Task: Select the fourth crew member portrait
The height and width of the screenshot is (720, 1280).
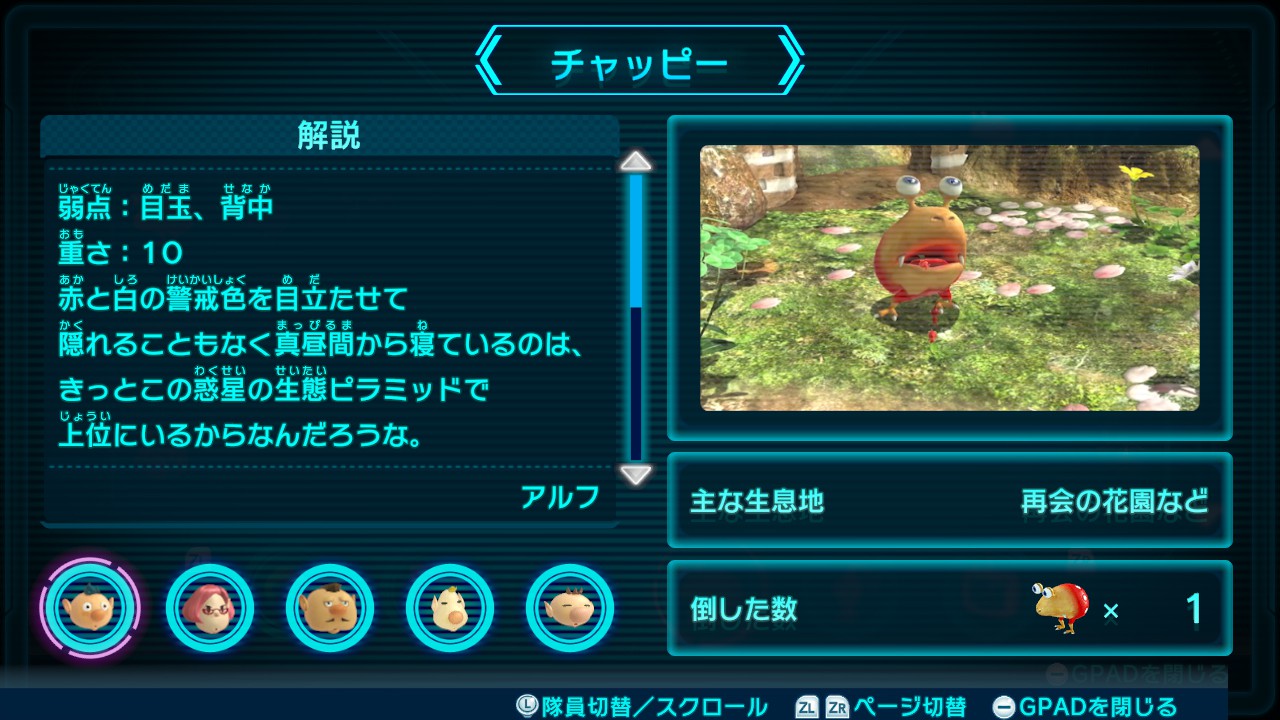Action: pos(450,608)
